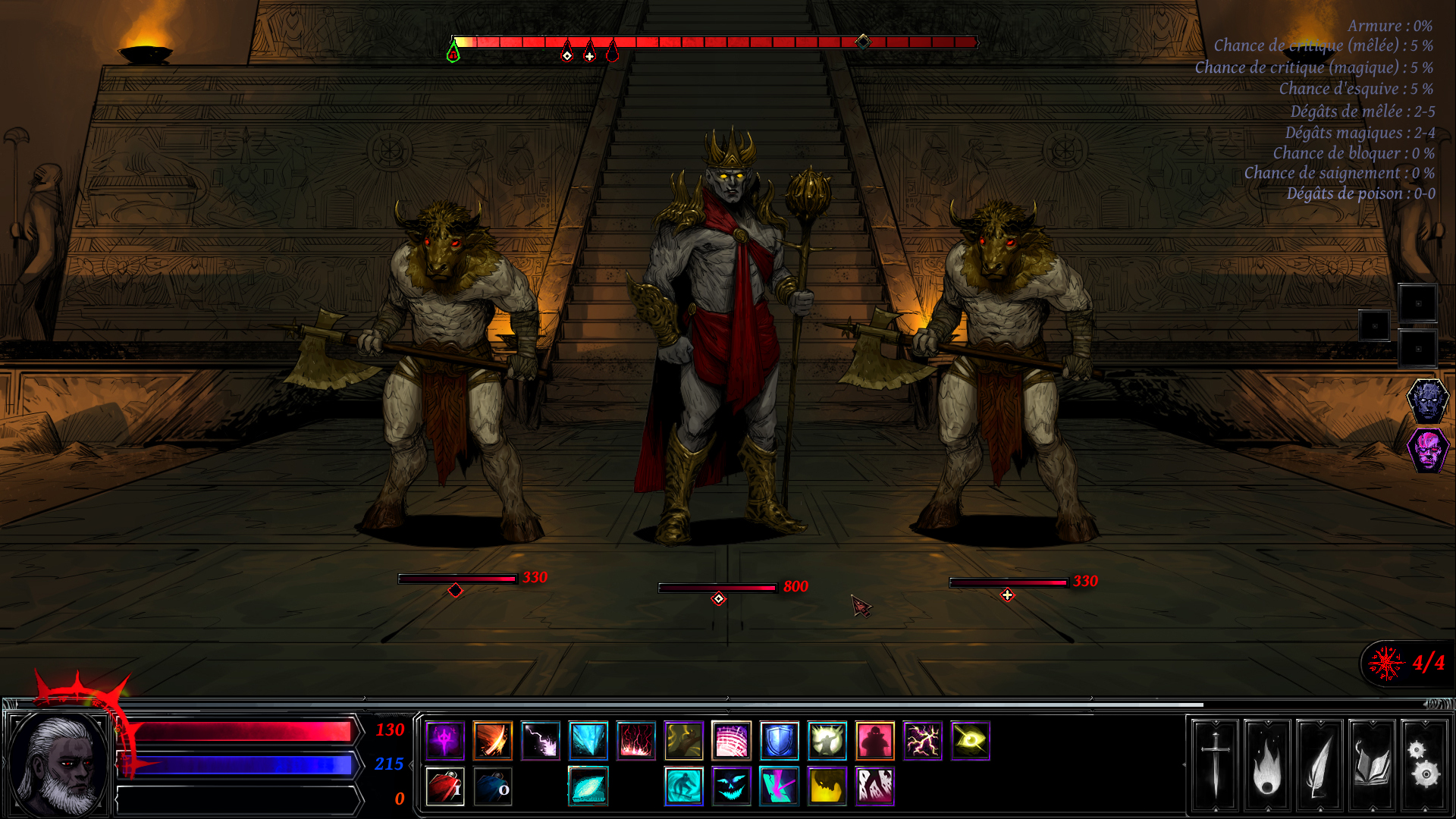Click the player portrait bottom left
Screen dimensions: 1456x819
point(57,766)
